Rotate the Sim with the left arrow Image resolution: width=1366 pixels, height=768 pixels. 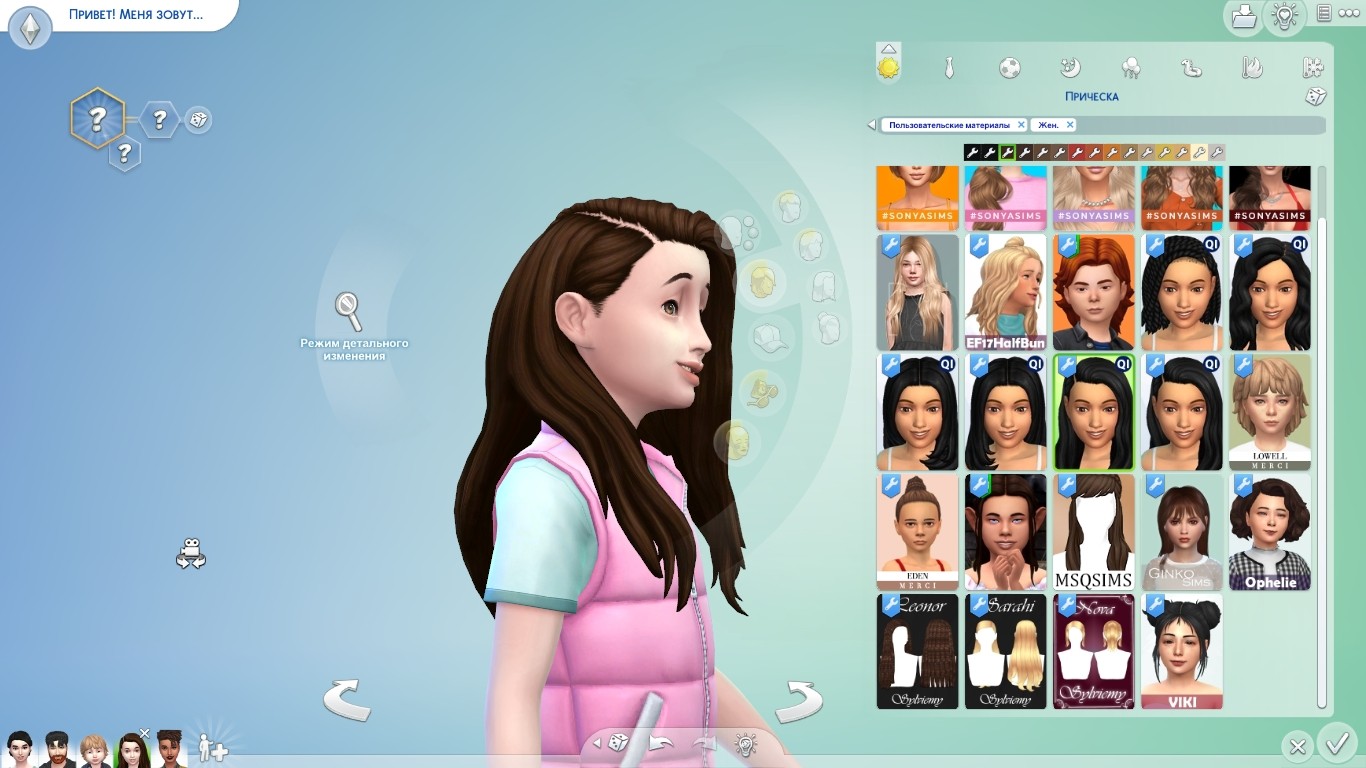347,699
